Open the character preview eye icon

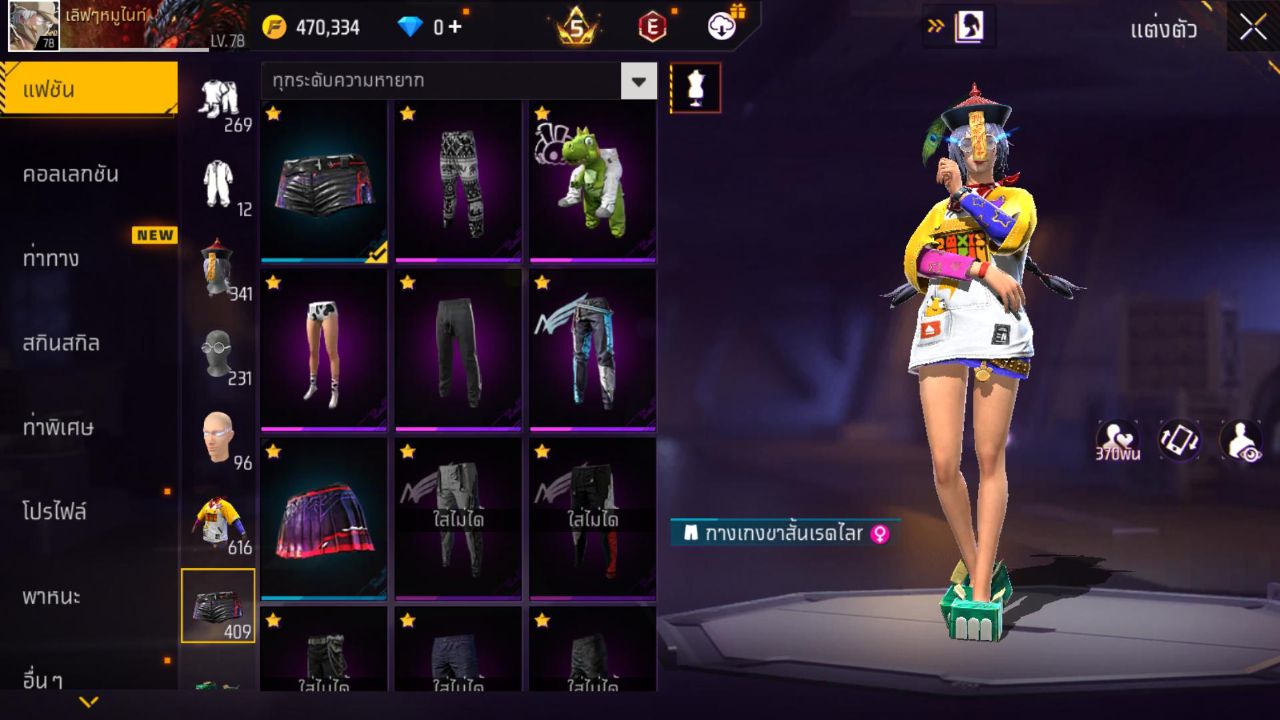(1240, 438)
